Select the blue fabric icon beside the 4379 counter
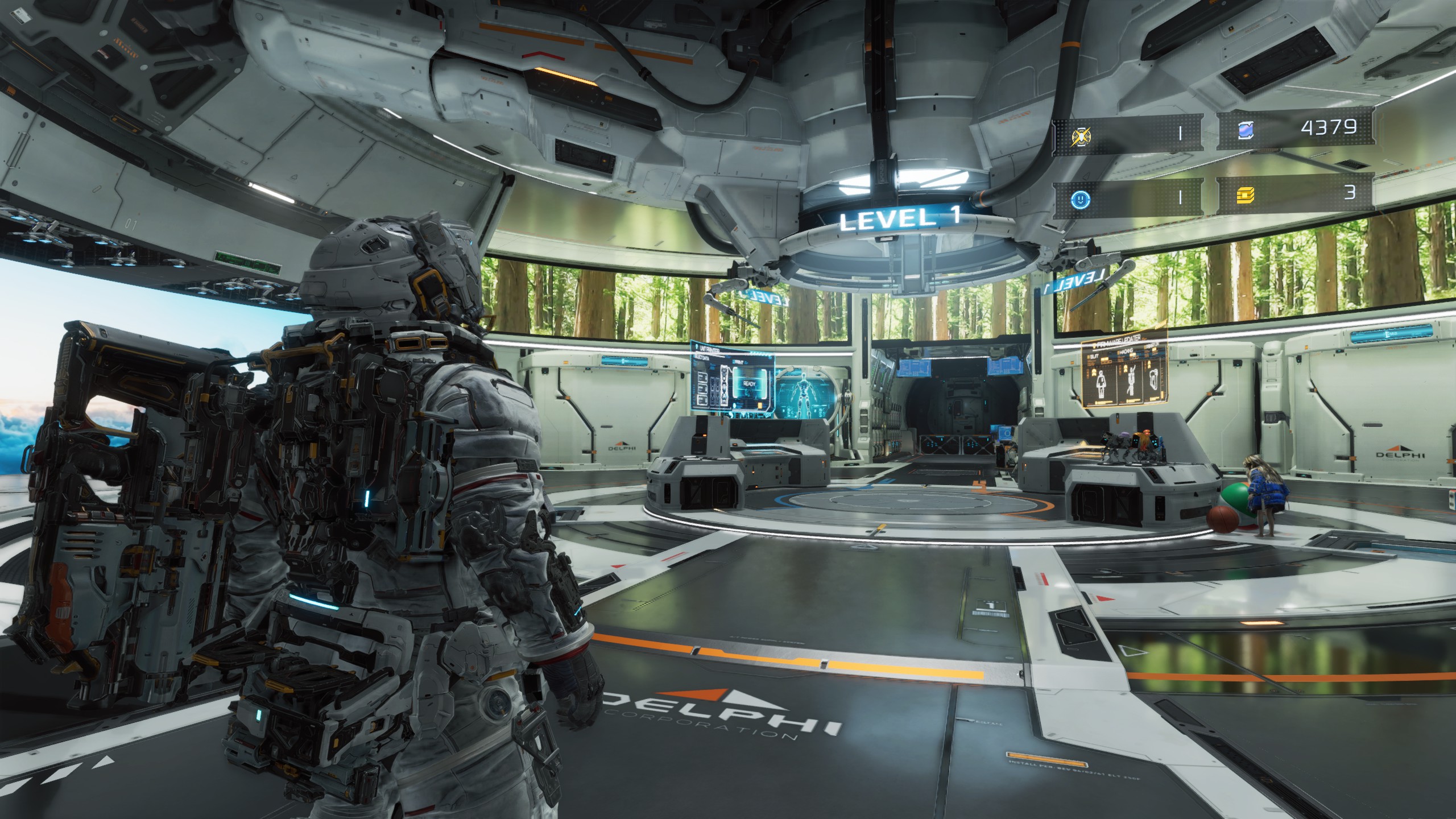 (x=1246, y=130)
